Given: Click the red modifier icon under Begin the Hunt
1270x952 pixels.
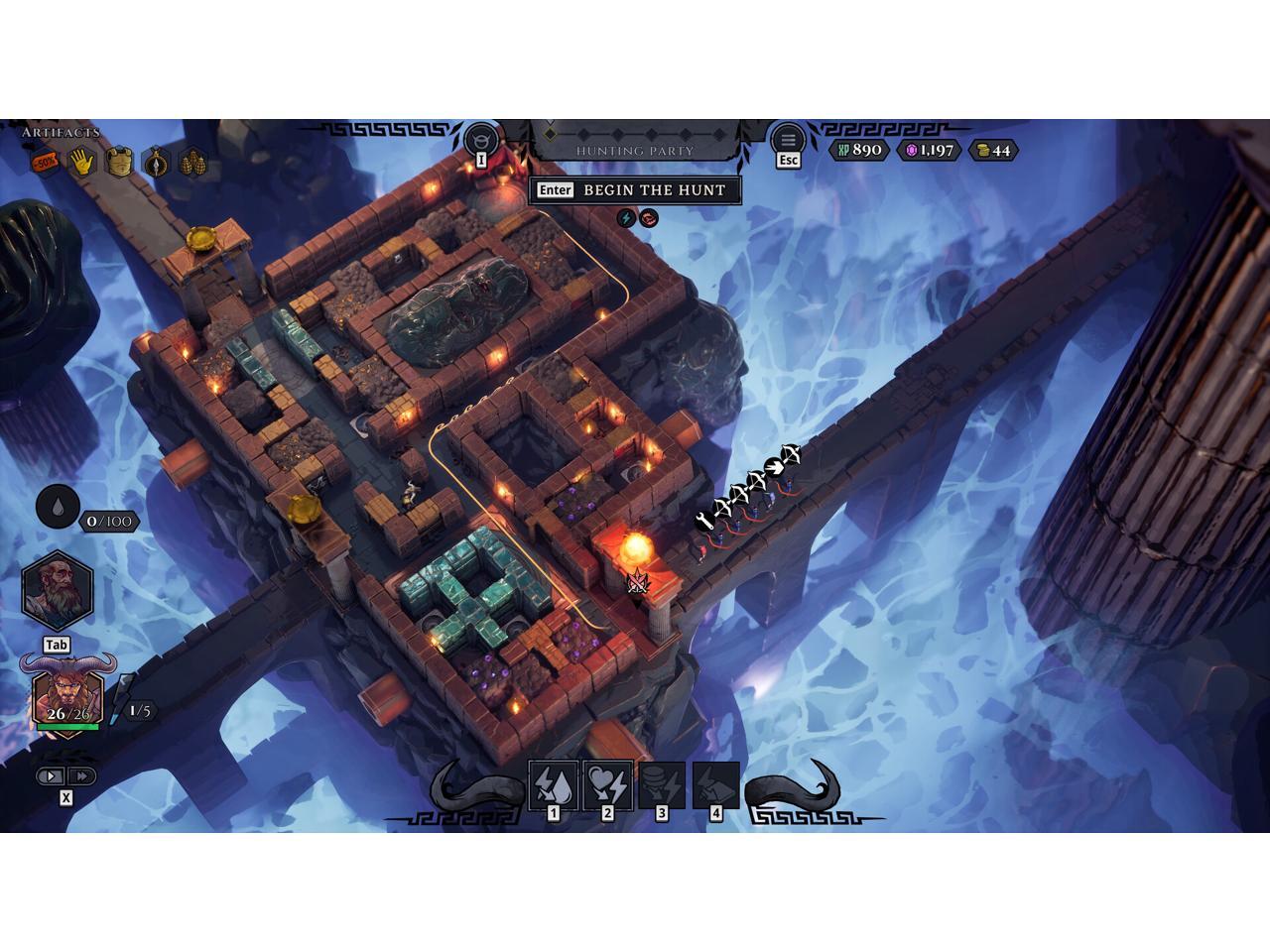Looking at the screenshot, I should (649, 218).
